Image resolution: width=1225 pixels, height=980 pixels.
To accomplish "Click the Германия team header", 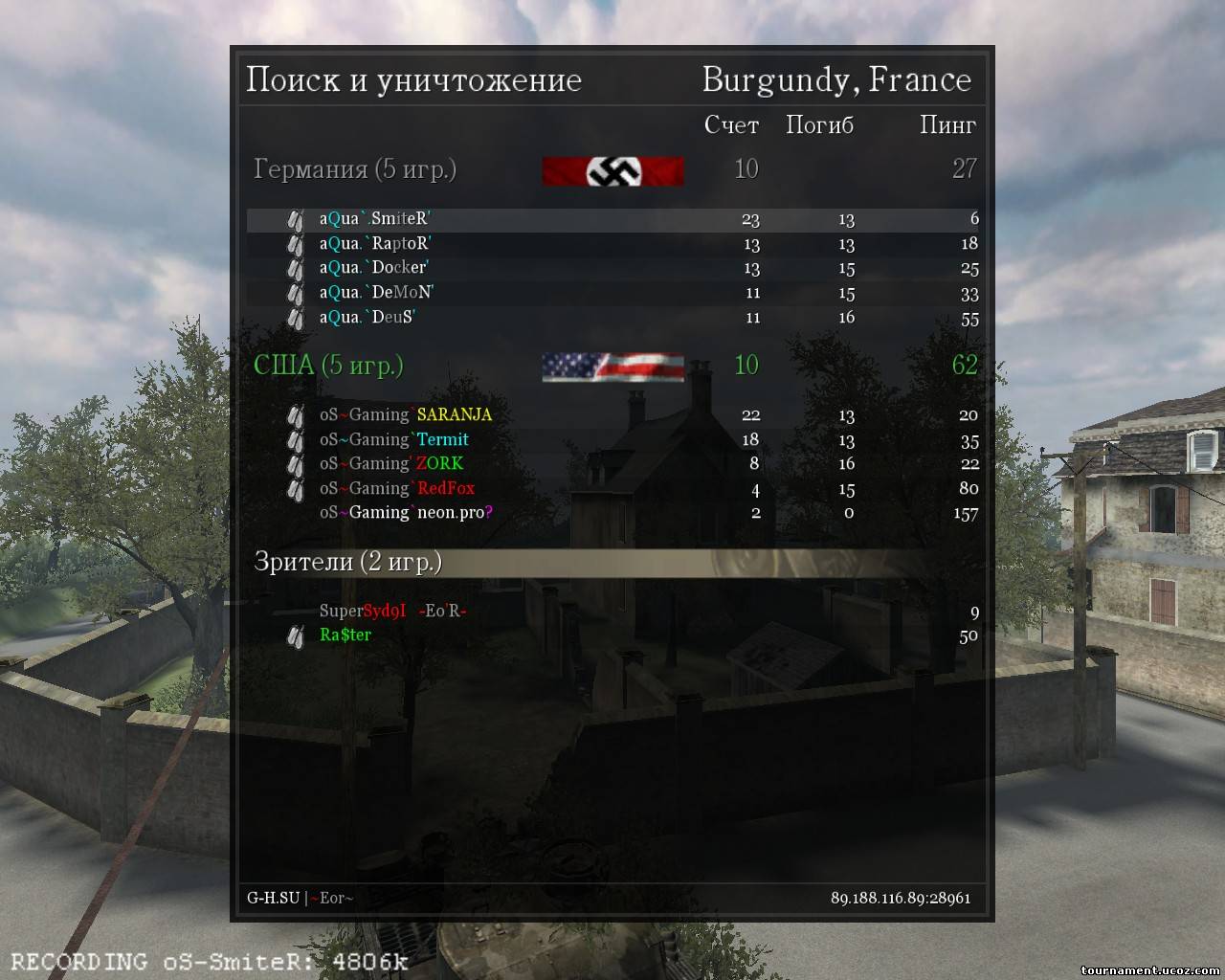I will pos(354,170).
